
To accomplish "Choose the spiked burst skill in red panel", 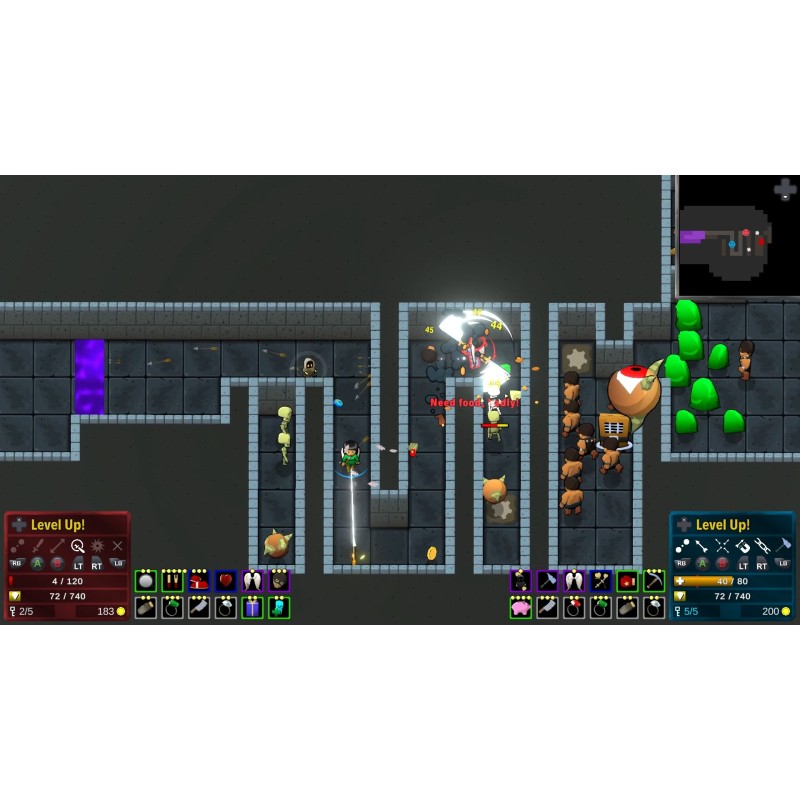I will pyautogui.click(x=97, y=546).
